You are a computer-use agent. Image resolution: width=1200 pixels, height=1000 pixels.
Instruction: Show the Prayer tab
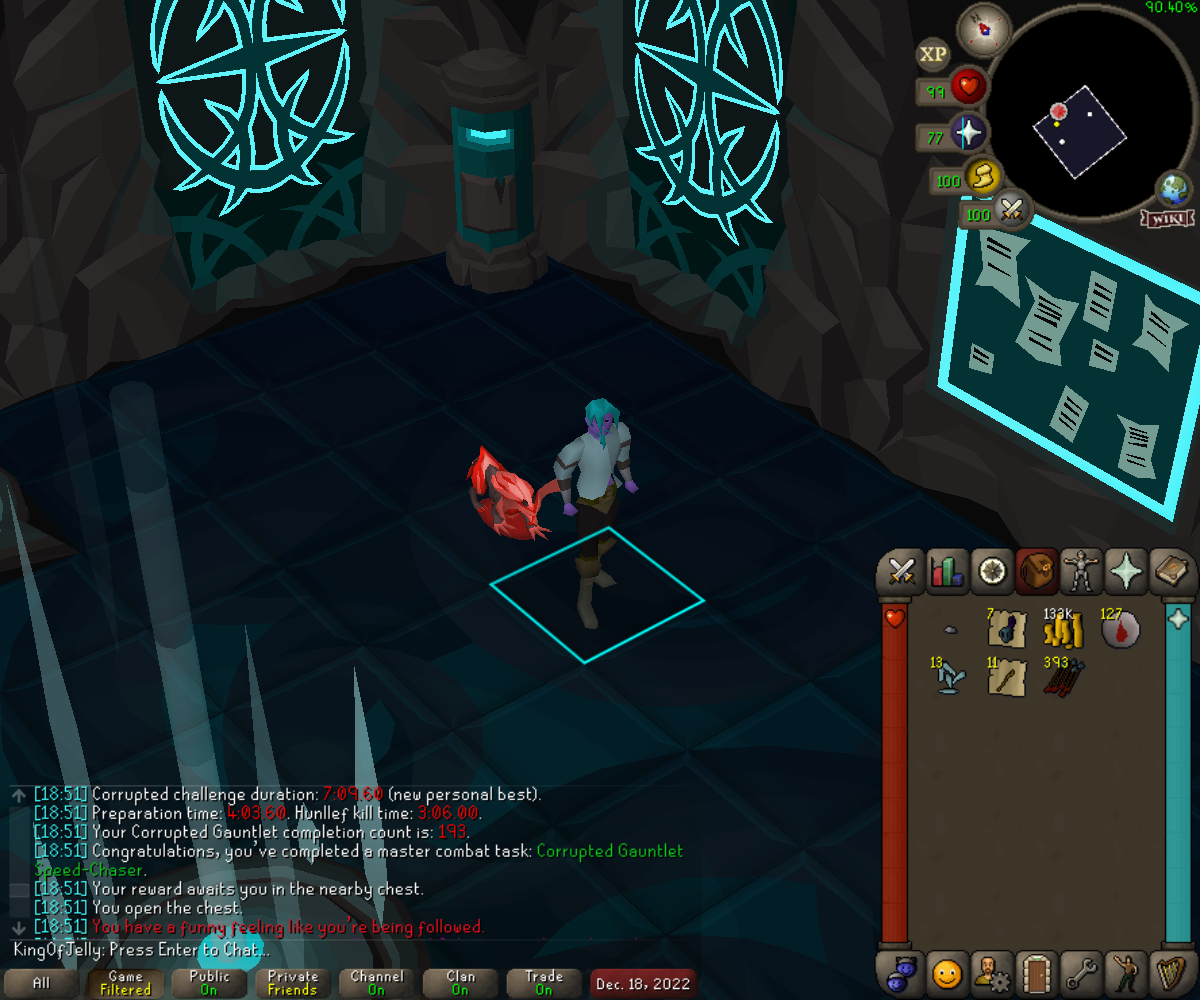(1127, 572)
